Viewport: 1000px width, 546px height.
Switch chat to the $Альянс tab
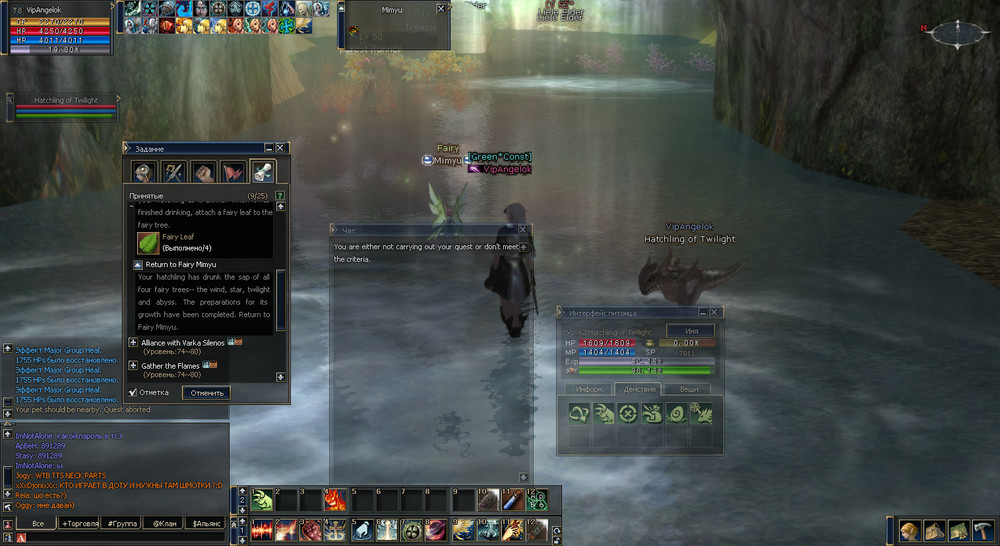pyautogui.click(x=207, y=523)
